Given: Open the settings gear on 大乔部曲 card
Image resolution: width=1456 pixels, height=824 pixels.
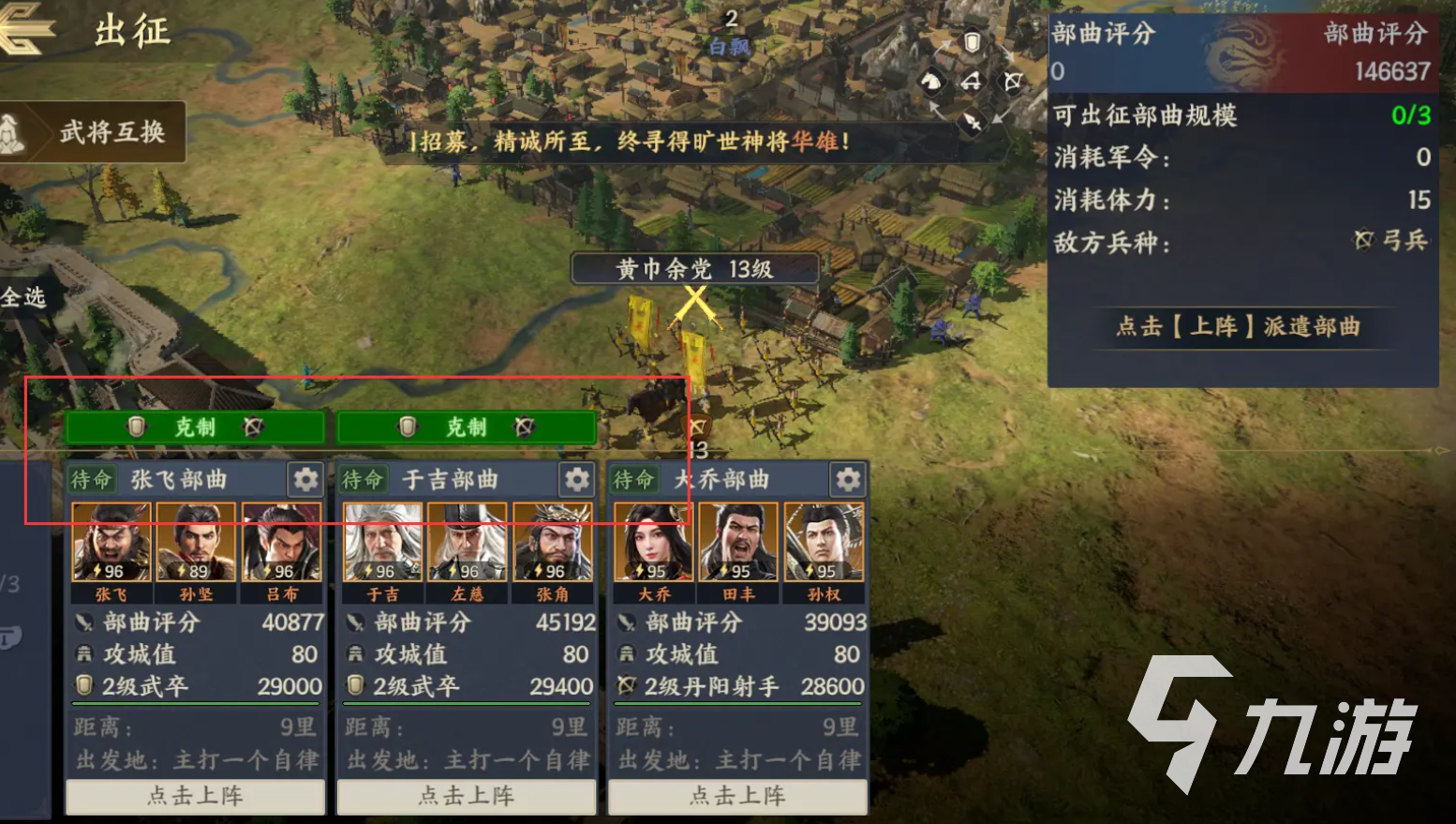Looking at the screenshot, I should 848,479.
